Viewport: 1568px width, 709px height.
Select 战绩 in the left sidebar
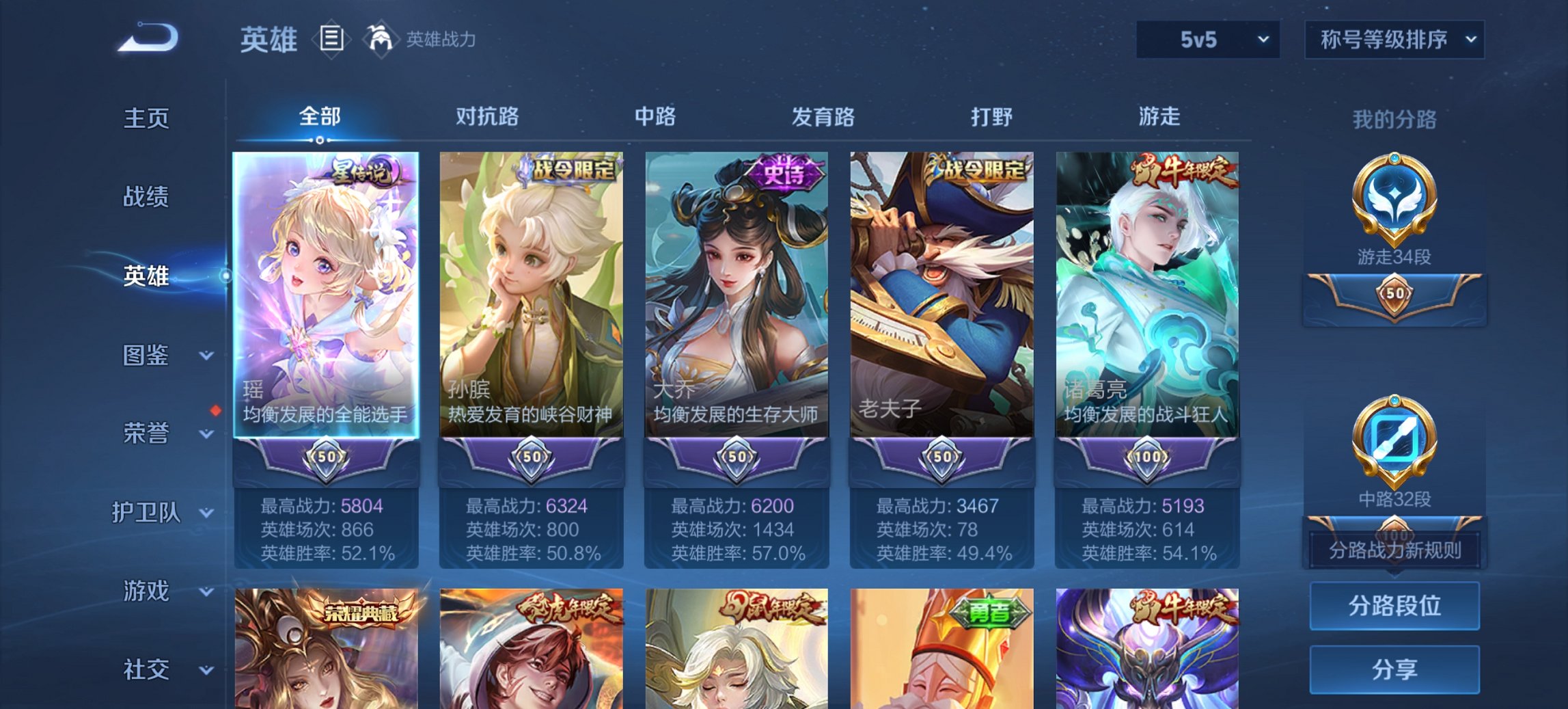click(x=146, y=198)
